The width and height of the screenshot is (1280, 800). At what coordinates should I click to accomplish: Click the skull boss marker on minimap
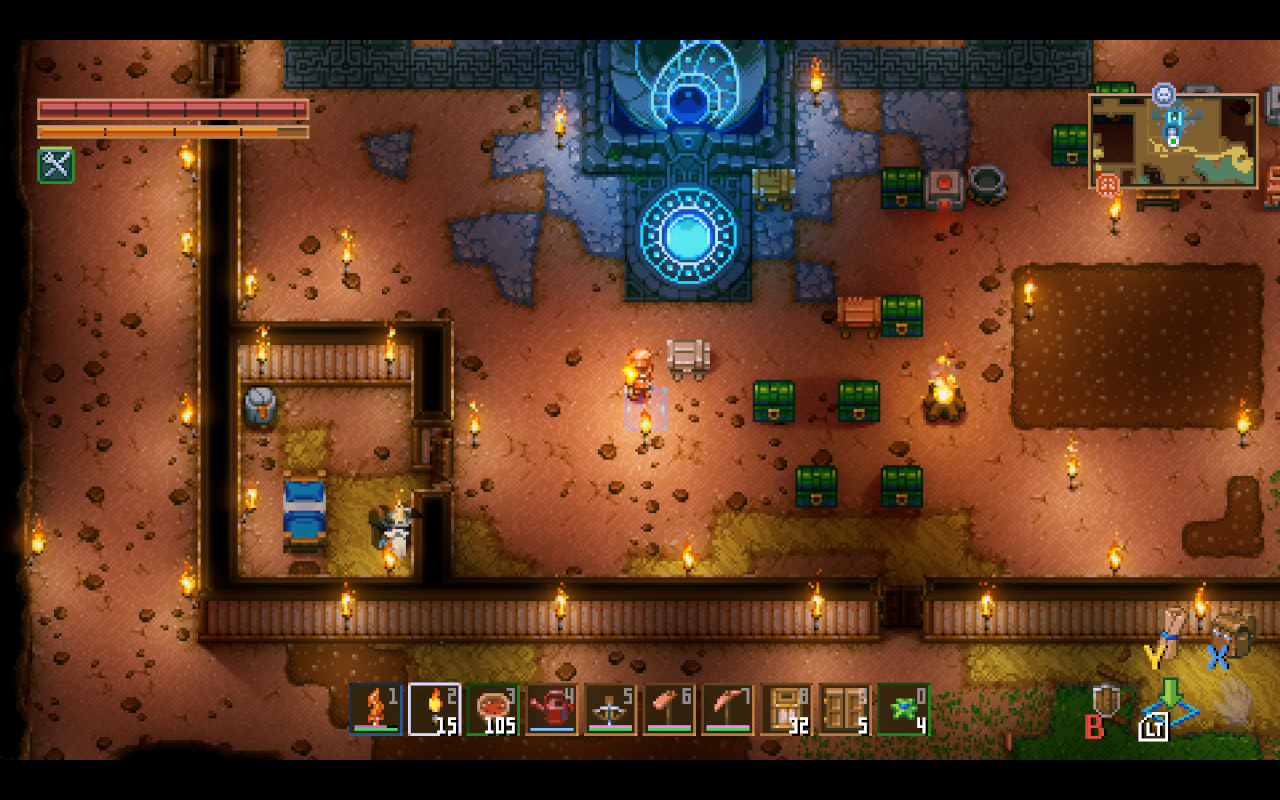1163,94
